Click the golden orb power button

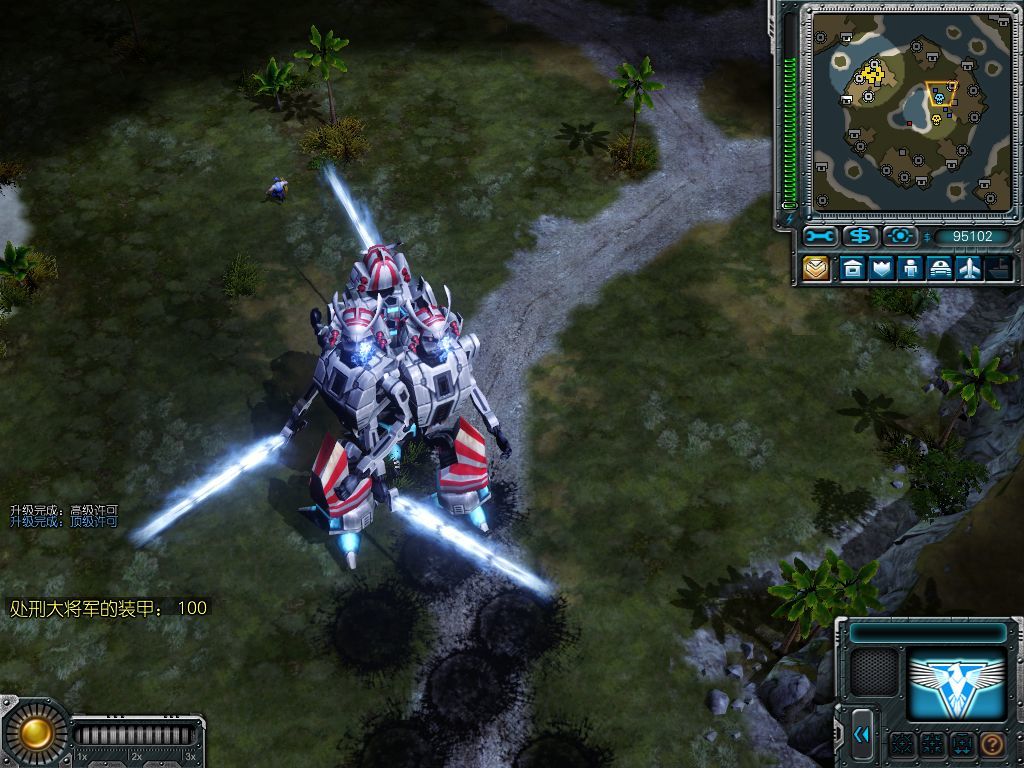[x=36, y=733]
